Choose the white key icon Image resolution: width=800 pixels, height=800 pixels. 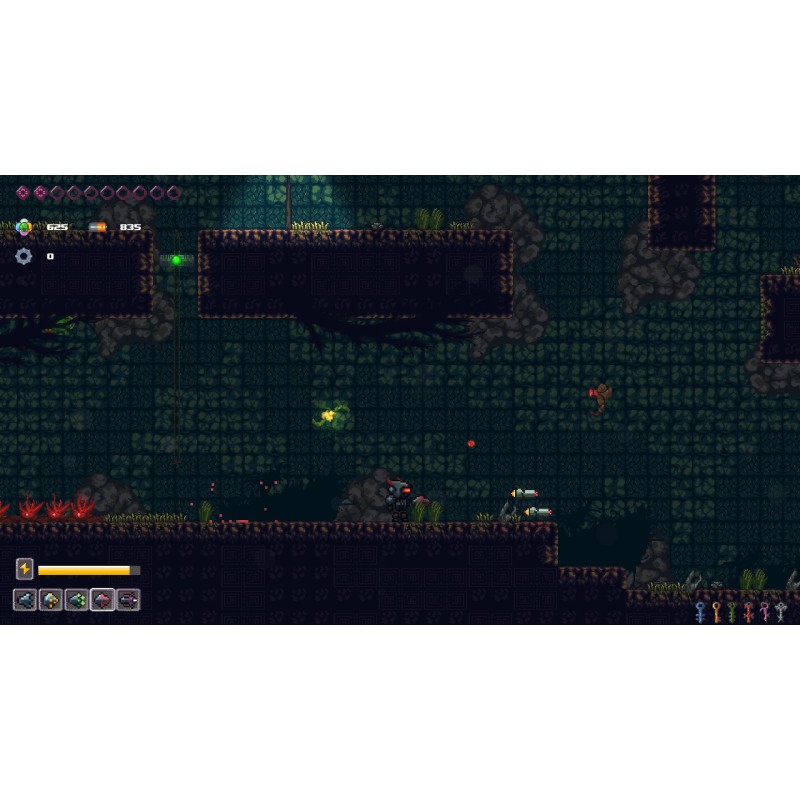pyautogui.click(x=781, y=612)
